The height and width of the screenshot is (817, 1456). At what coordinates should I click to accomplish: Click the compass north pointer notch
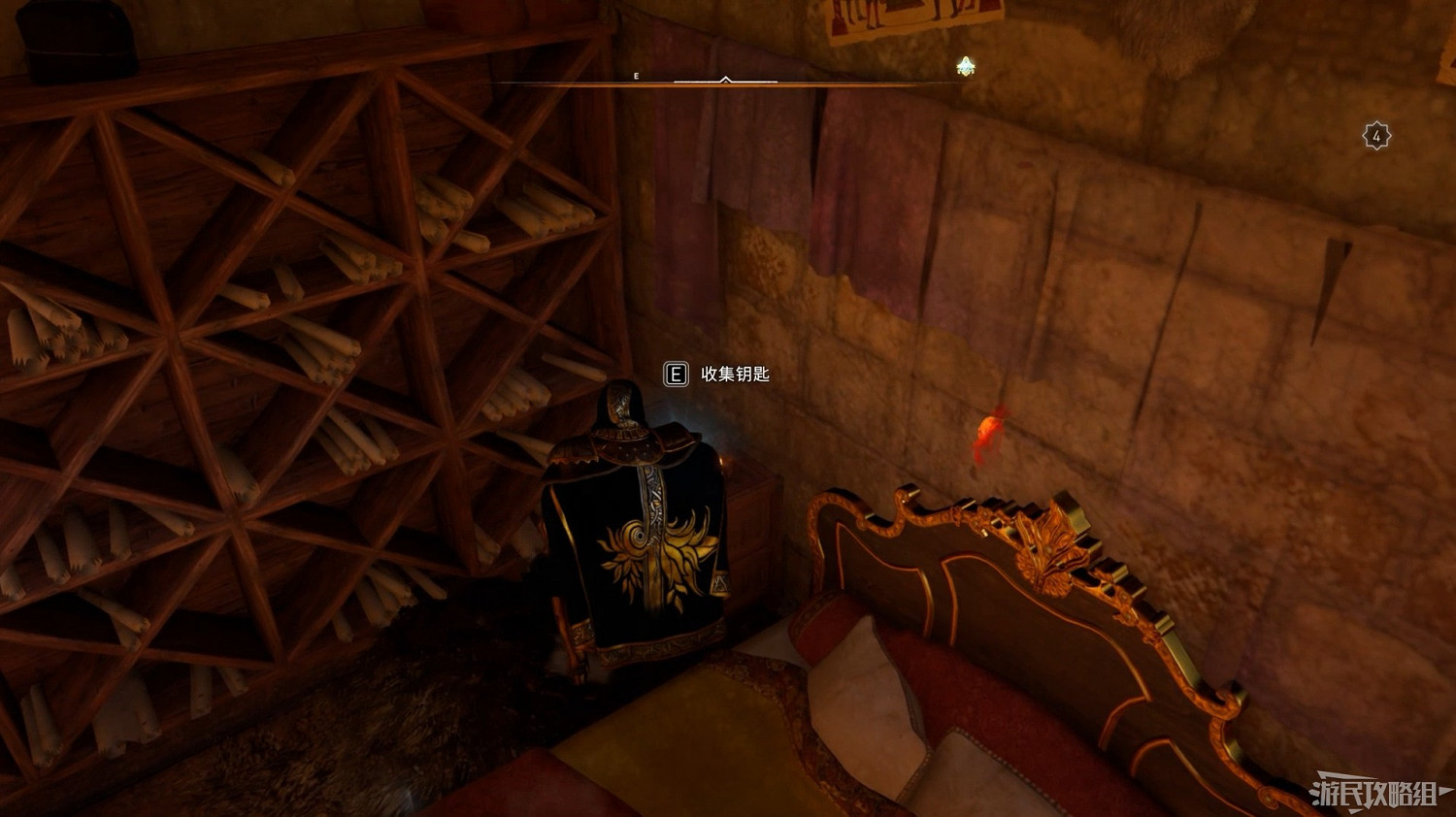[725, 78]
